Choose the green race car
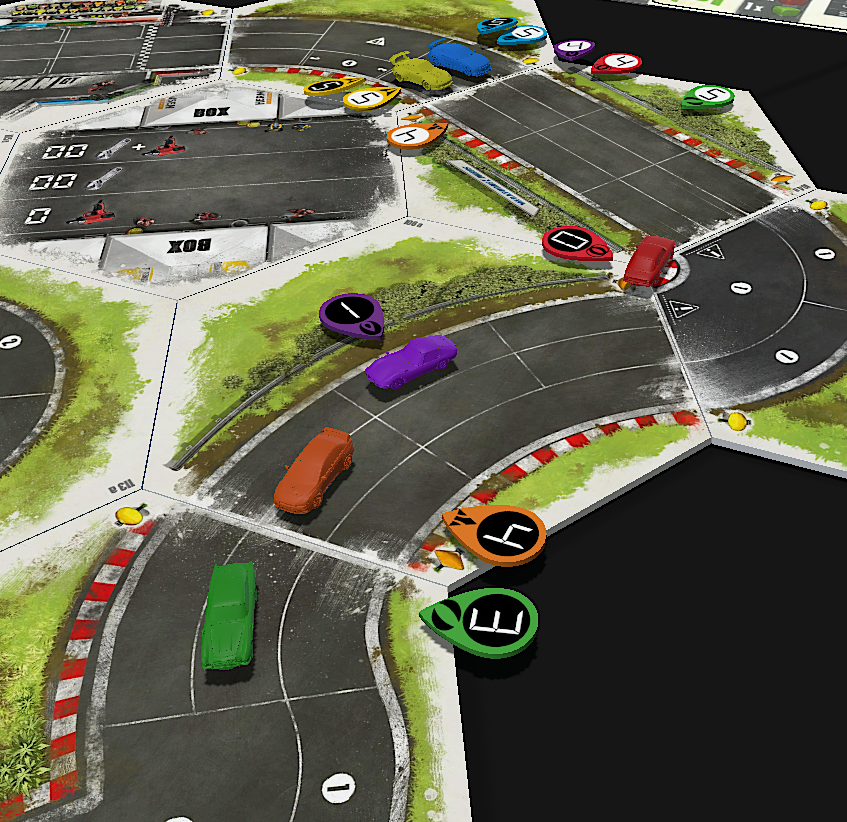The width and height of the screenshot is (847, 822). [229, 614]
